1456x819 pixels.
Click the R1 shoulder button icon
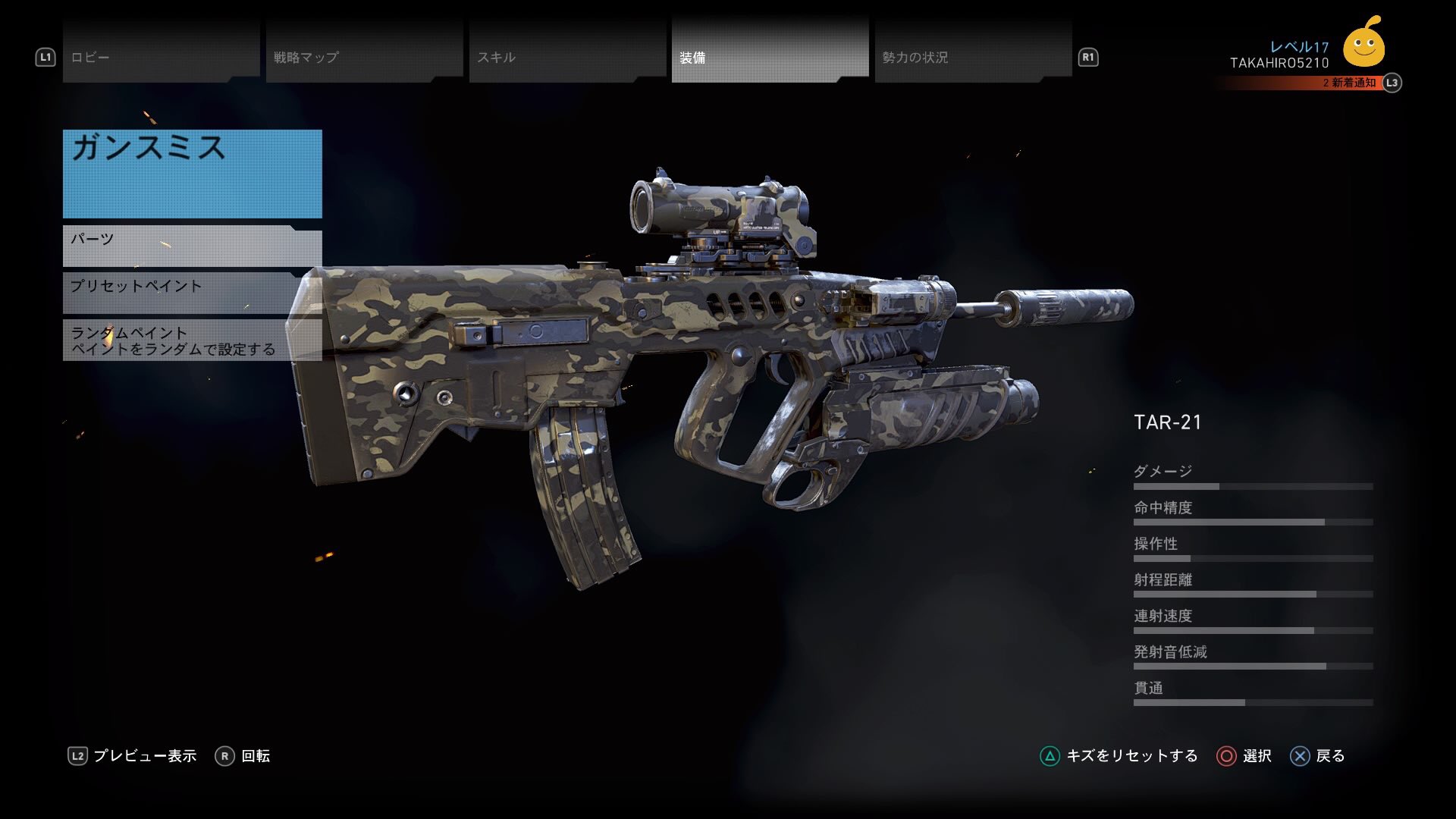coord(1087,57)
